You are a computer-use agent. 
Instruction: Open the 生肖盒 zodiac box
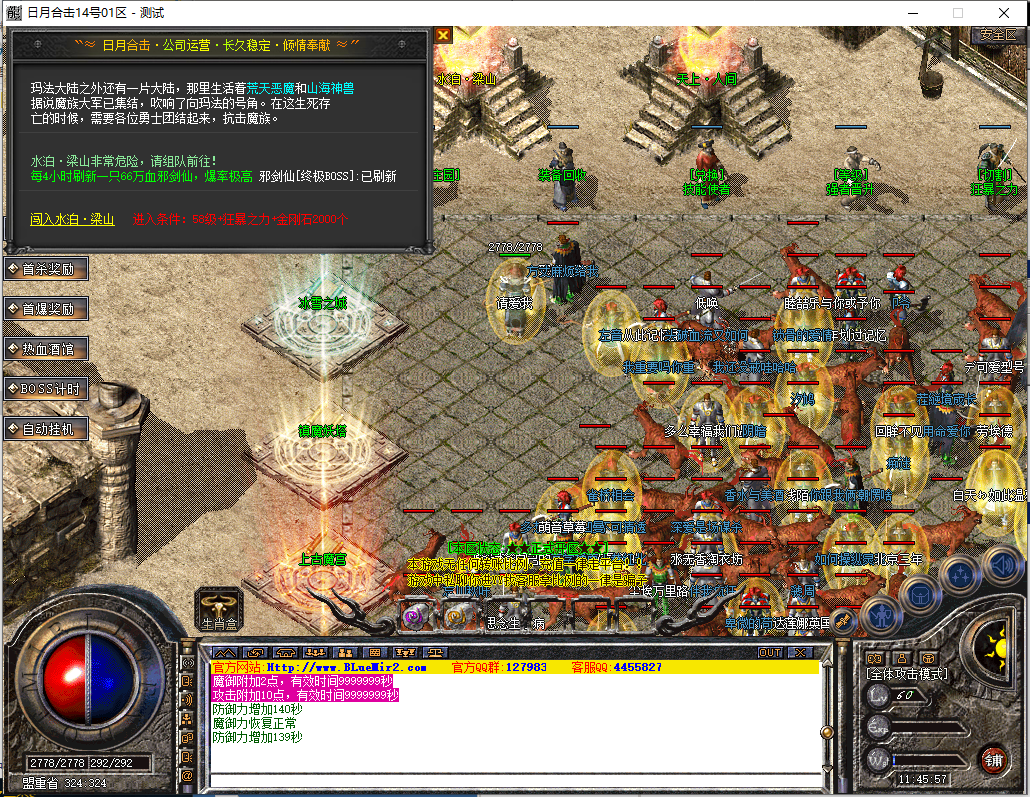pyautogui.click(x=219, y=608)
